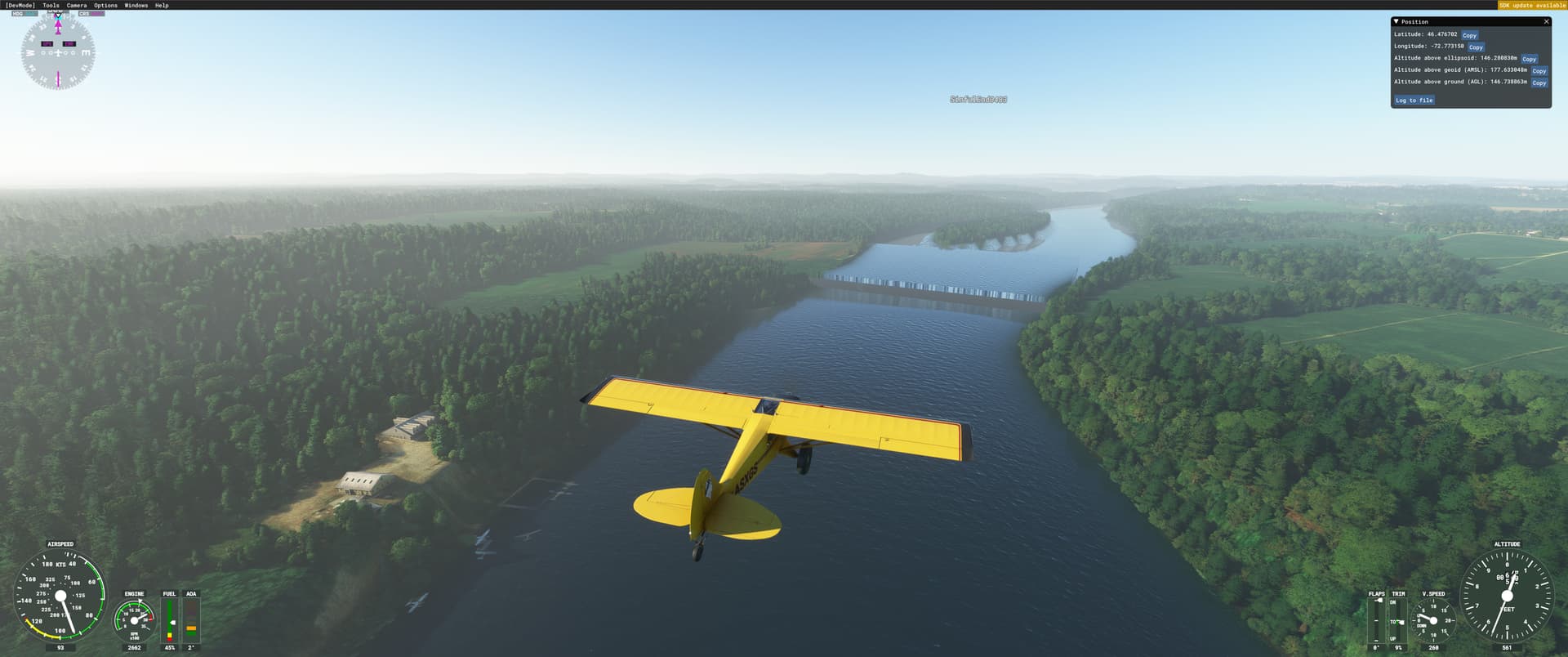
Task: Open the Camera menu
Action: 75,4
